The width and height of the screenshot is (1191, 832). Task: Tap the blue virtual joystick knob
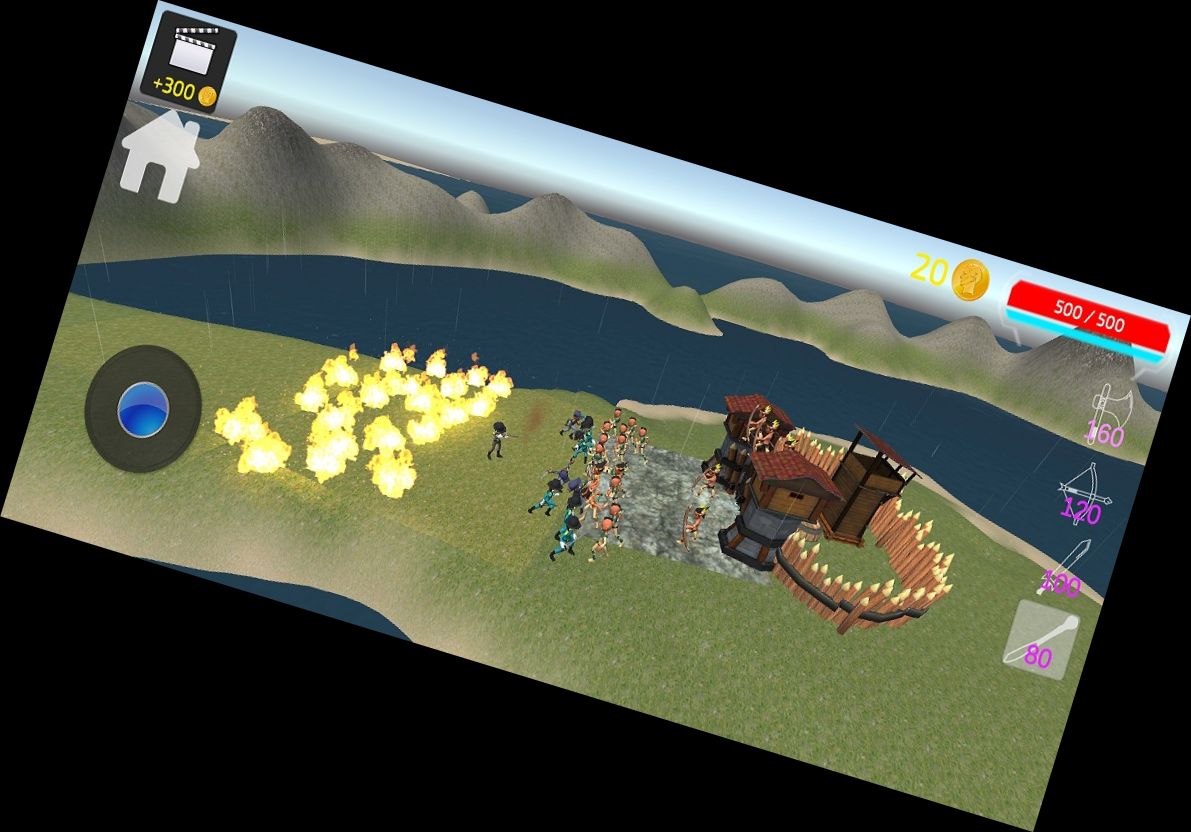coord(143,409)
